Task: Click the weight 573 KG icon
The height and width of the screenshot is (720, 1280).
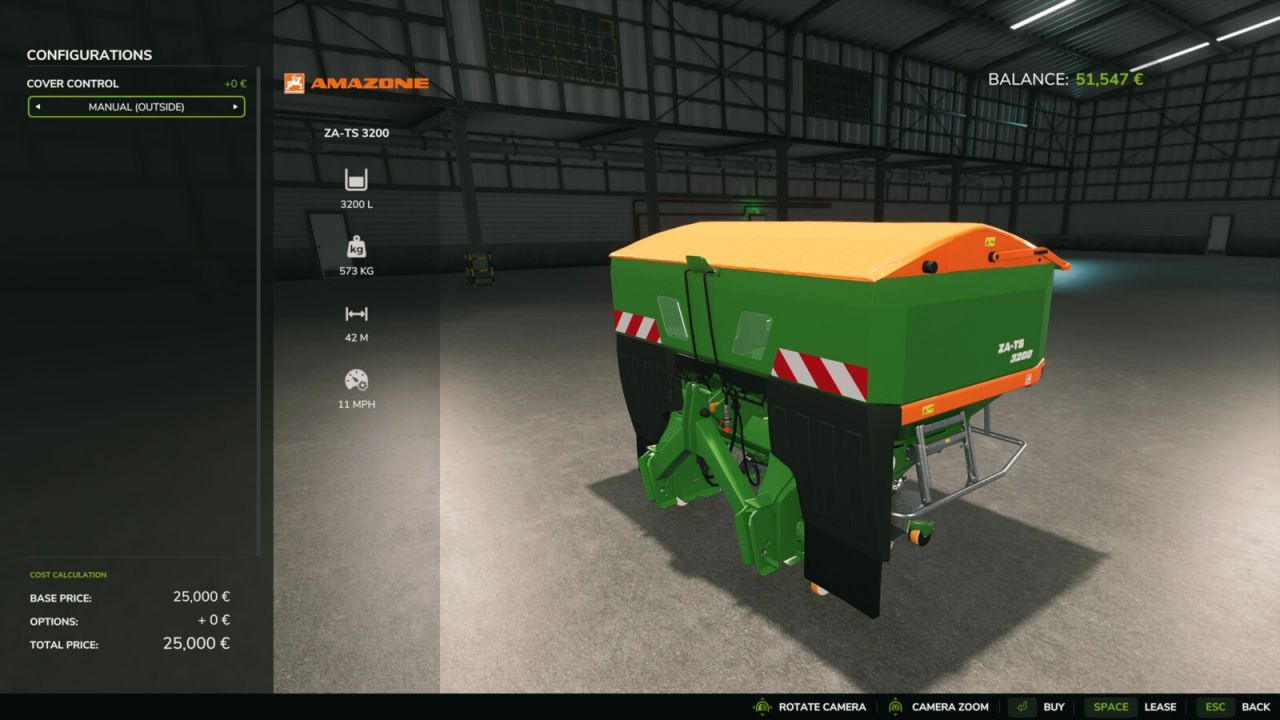Action: click(356, 248)
